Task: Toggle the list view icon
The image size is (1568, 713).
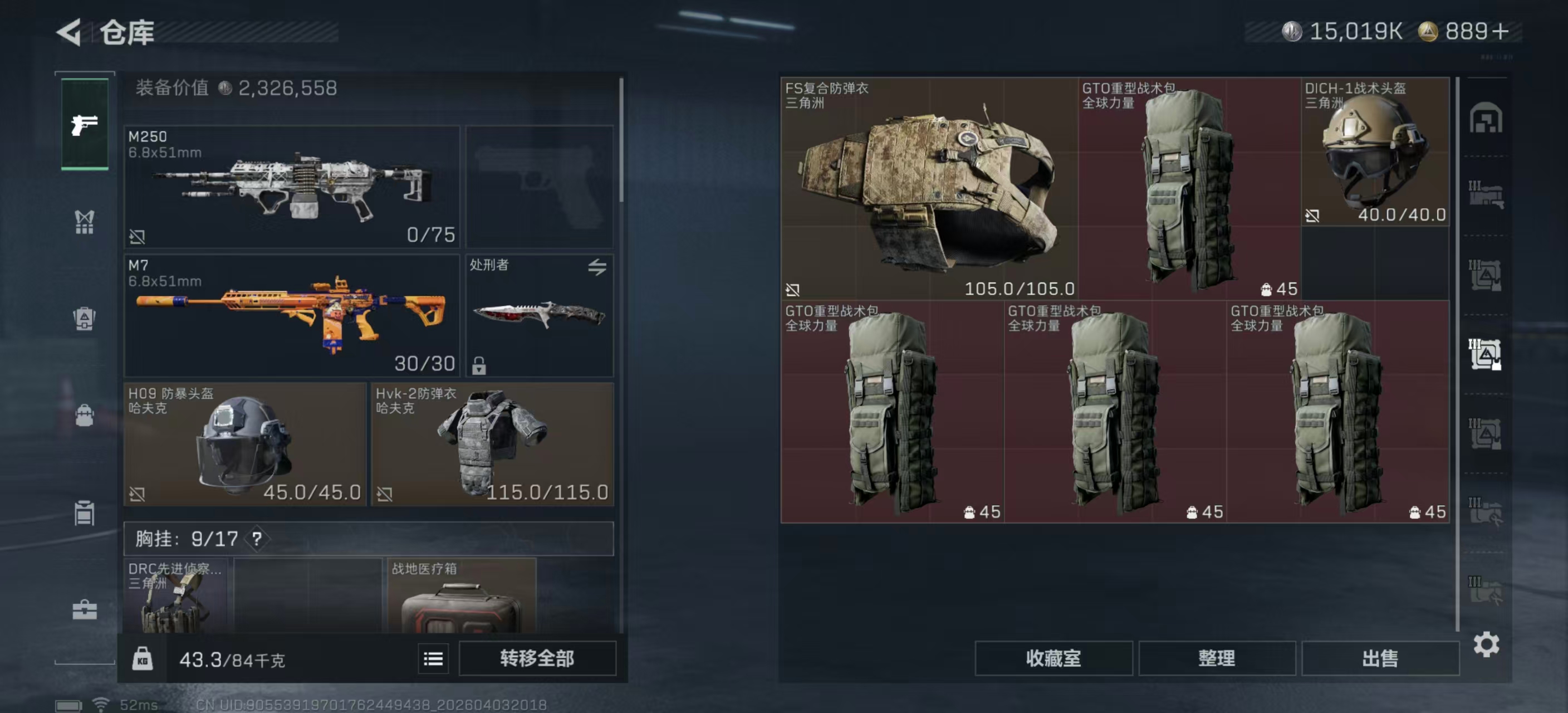Action: 433,659
